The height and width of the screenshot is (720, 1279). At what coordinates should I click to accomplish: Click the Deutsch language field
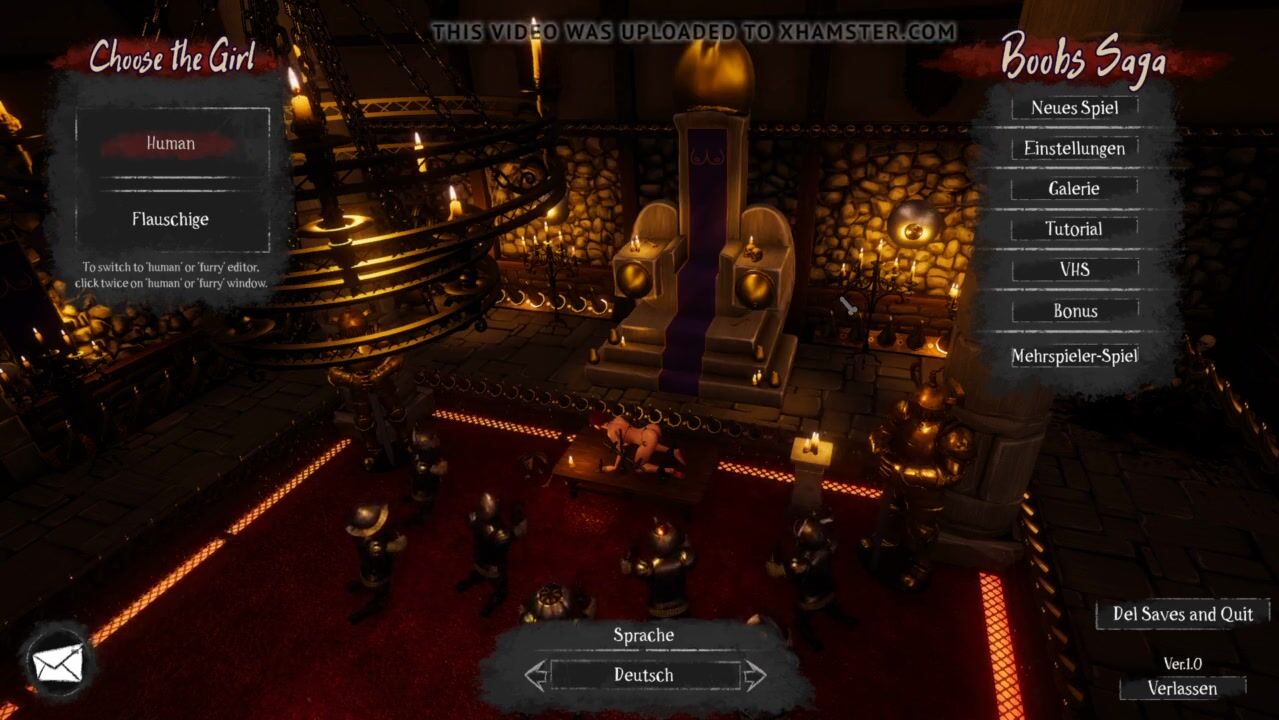(x=644, y=675)
